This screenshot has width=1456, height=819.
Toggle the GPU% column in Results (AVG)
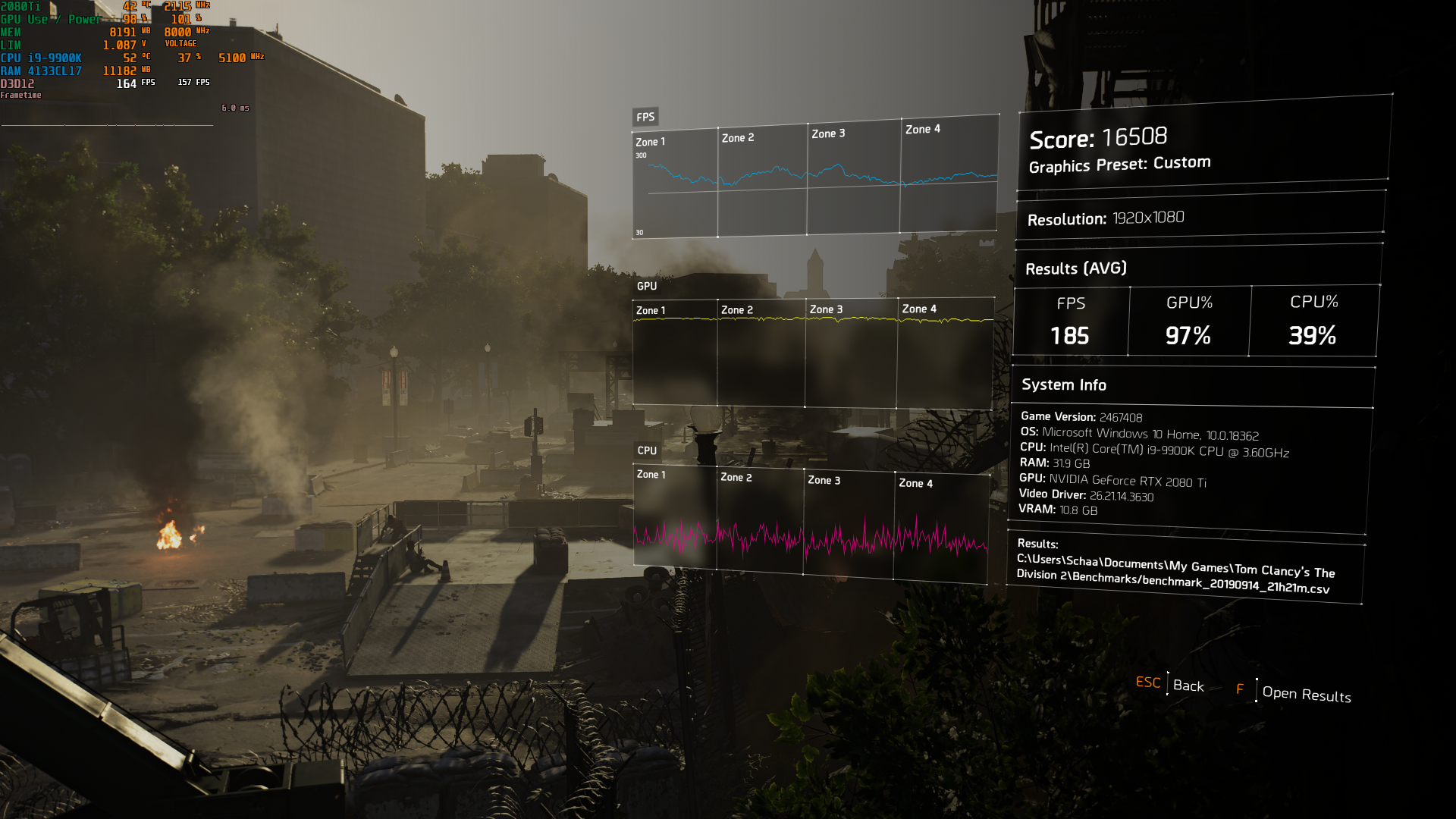point(1188,320)
